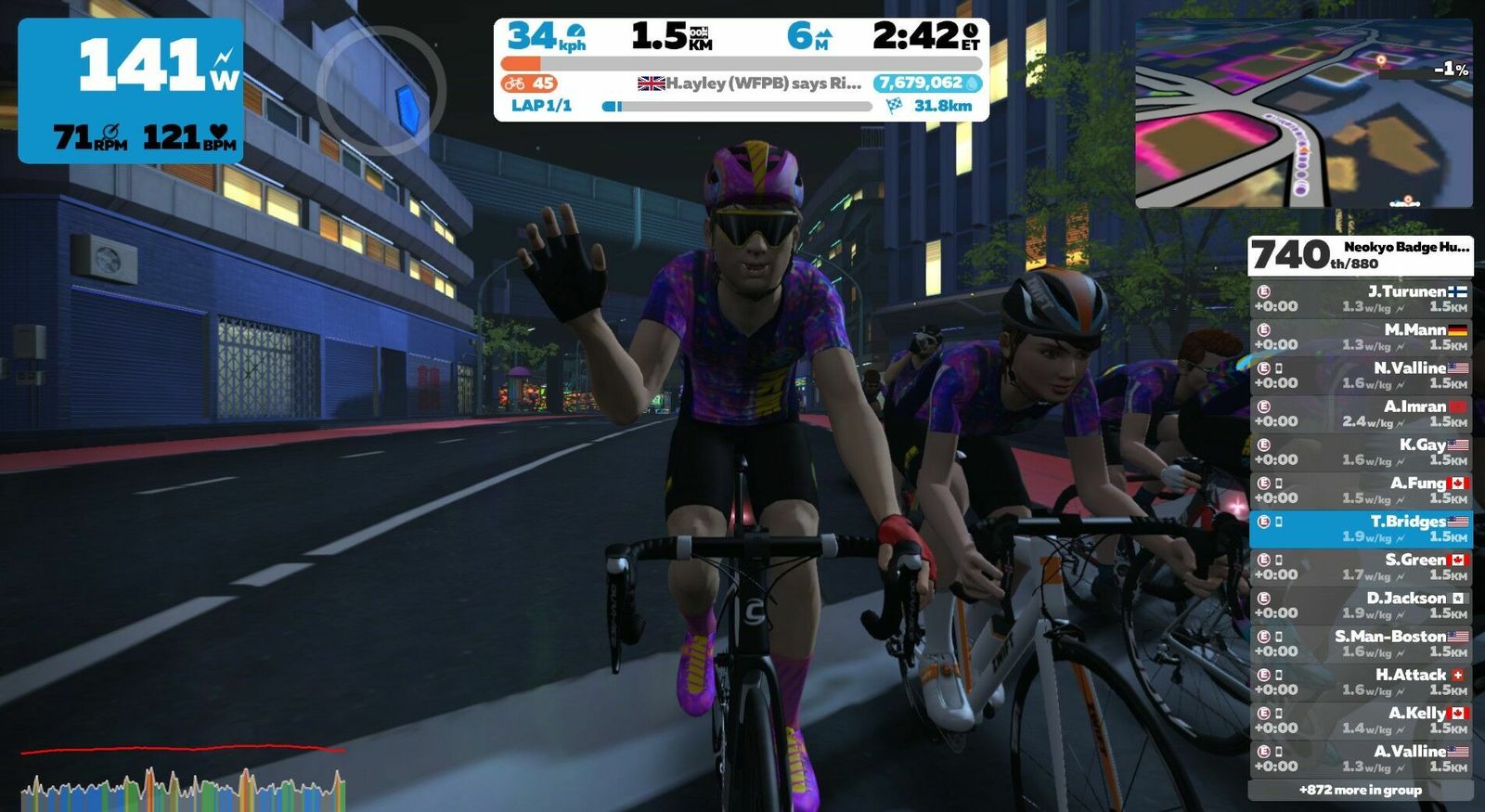Click the minimap in the corner

(1303, 113)
